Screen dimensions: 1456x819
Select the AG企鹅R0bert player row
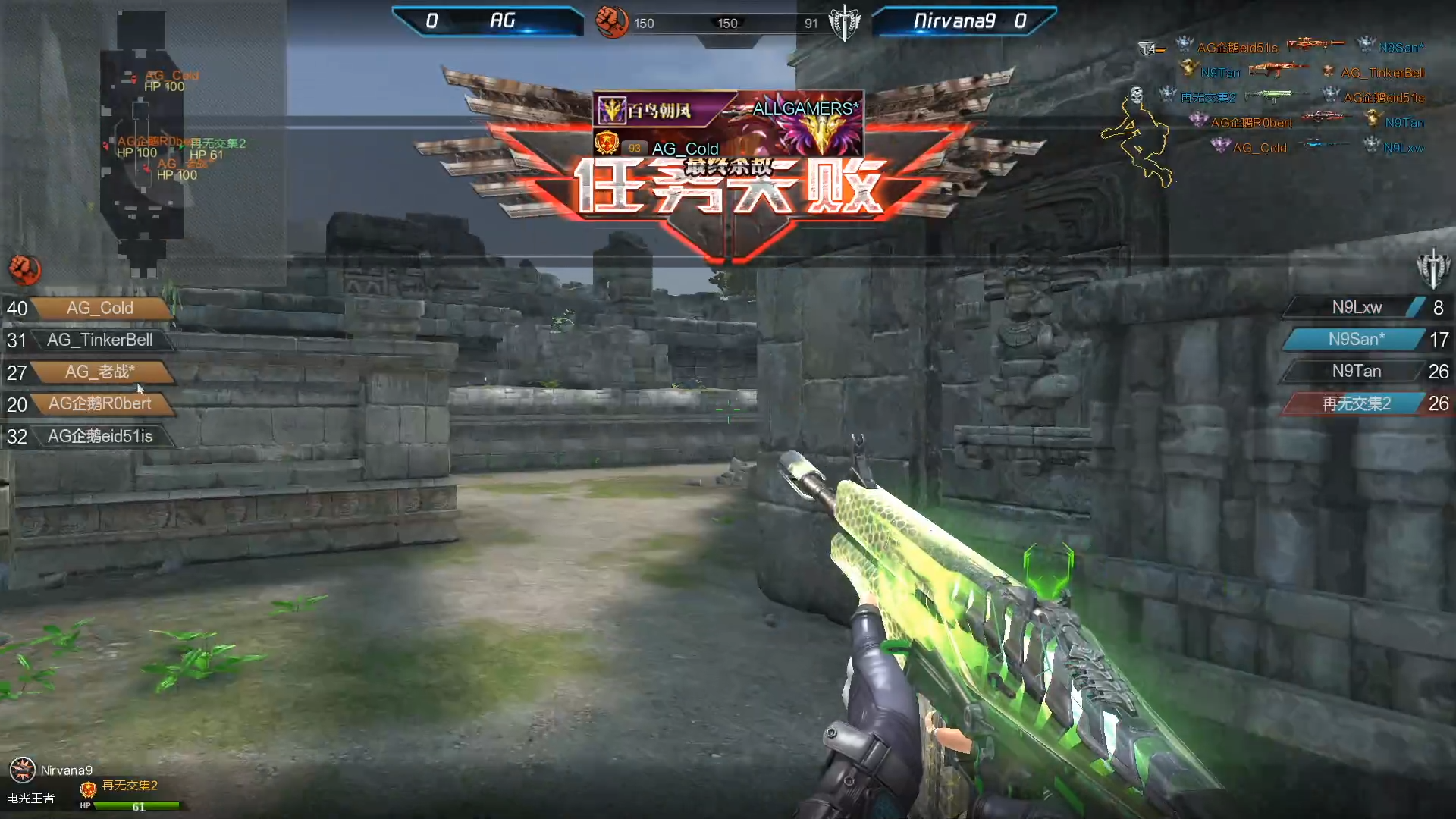click(x=100, y=403)
